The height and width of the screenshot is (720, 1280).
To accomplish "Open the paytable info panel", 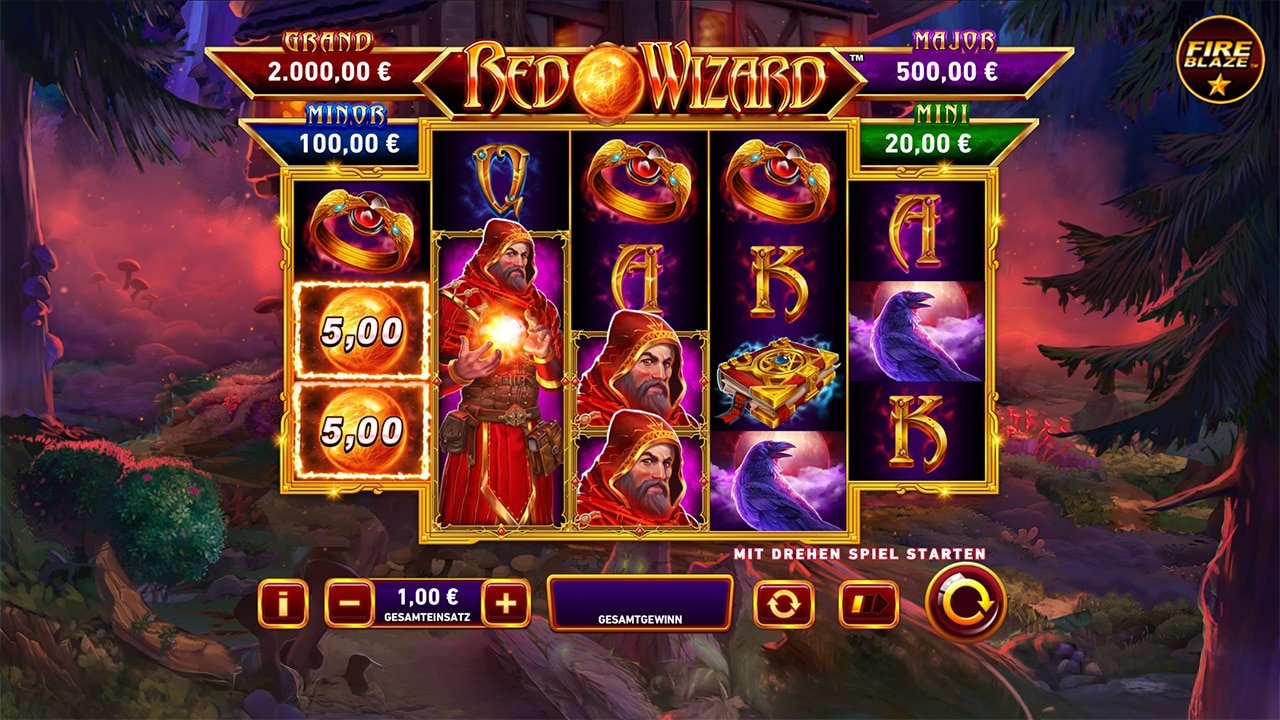I will 281,601.
